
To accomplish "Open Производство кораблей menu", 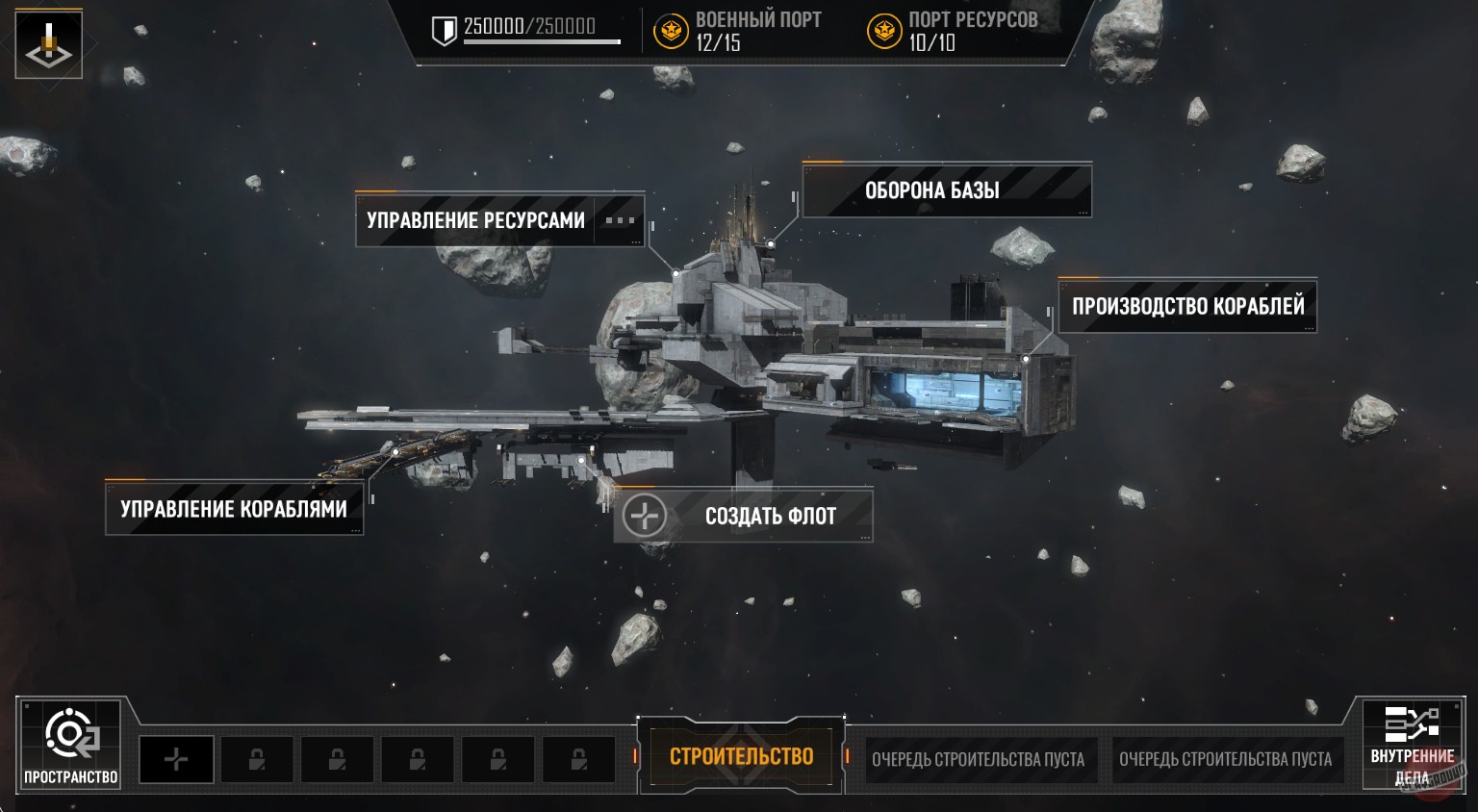I will 1186,306.
